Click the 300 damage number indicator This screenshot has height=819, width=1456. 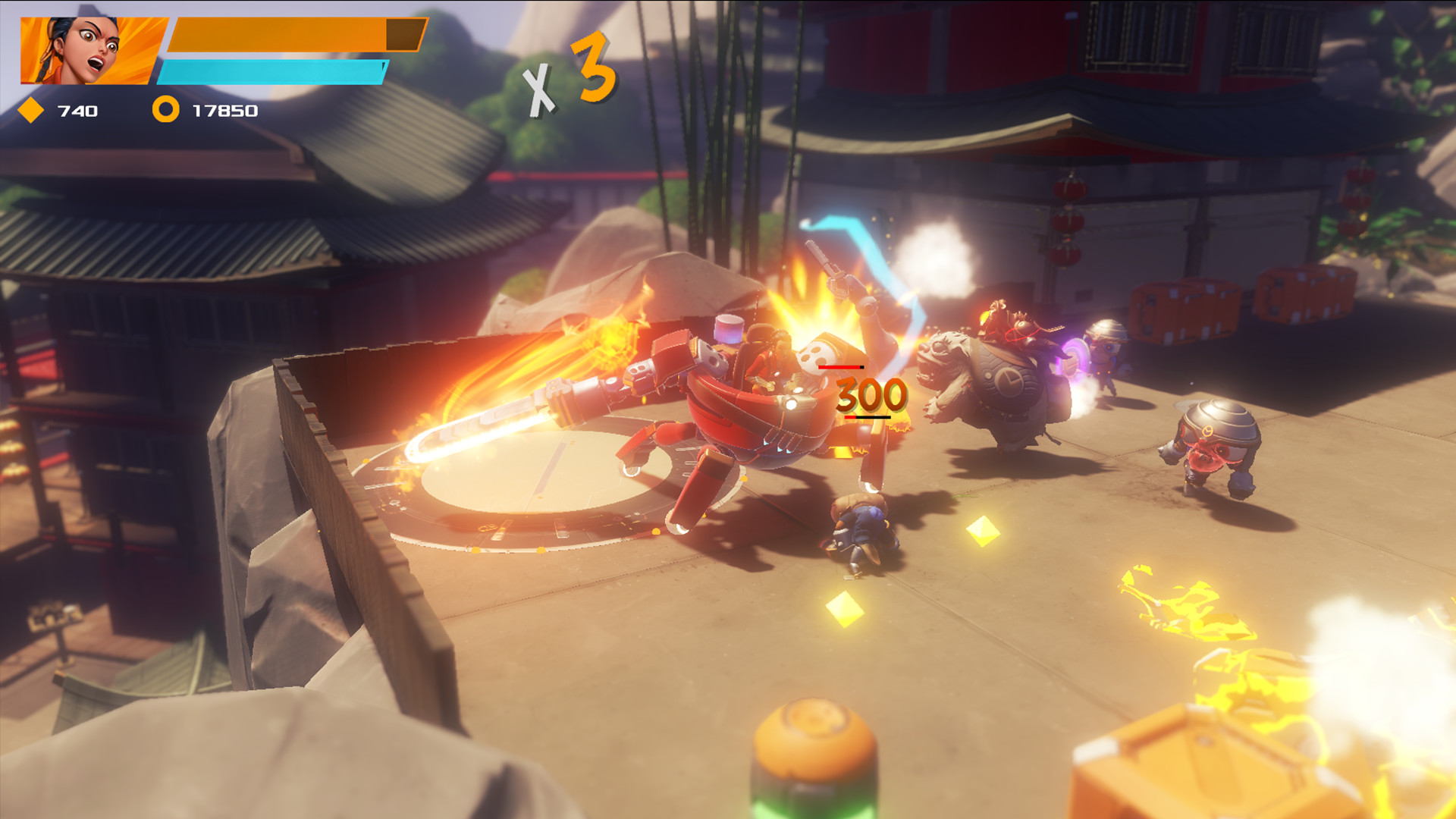click(868, 394)
